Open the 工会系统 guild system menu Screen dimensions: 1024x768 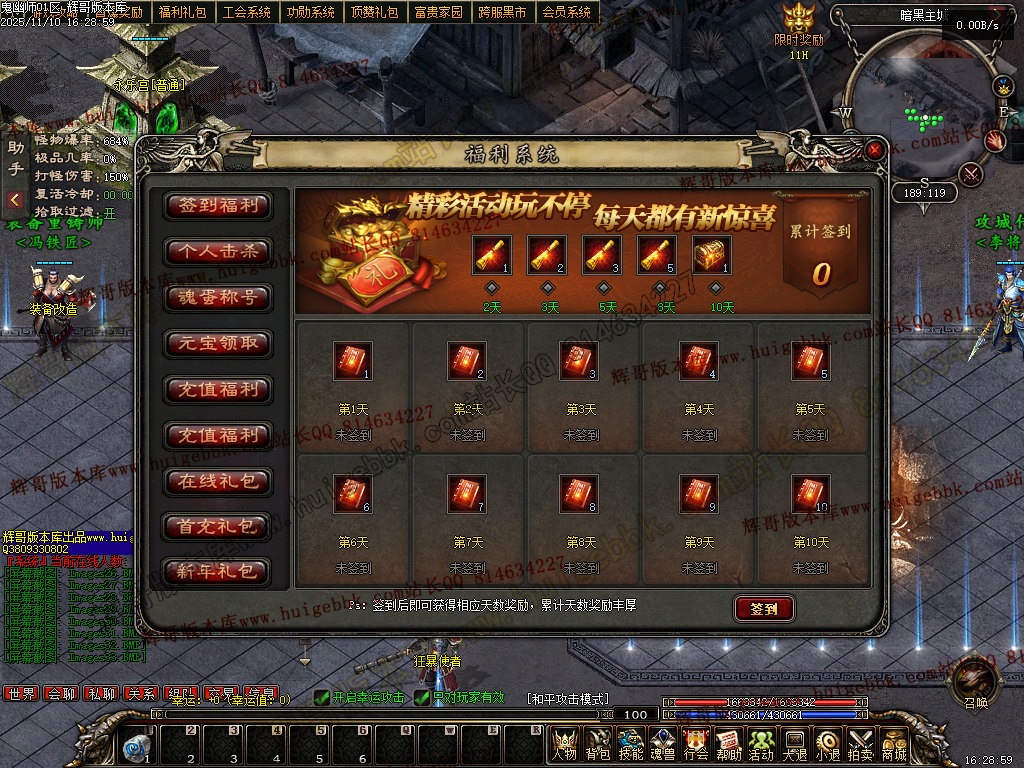pyautogui.click(x=247, y=12)
